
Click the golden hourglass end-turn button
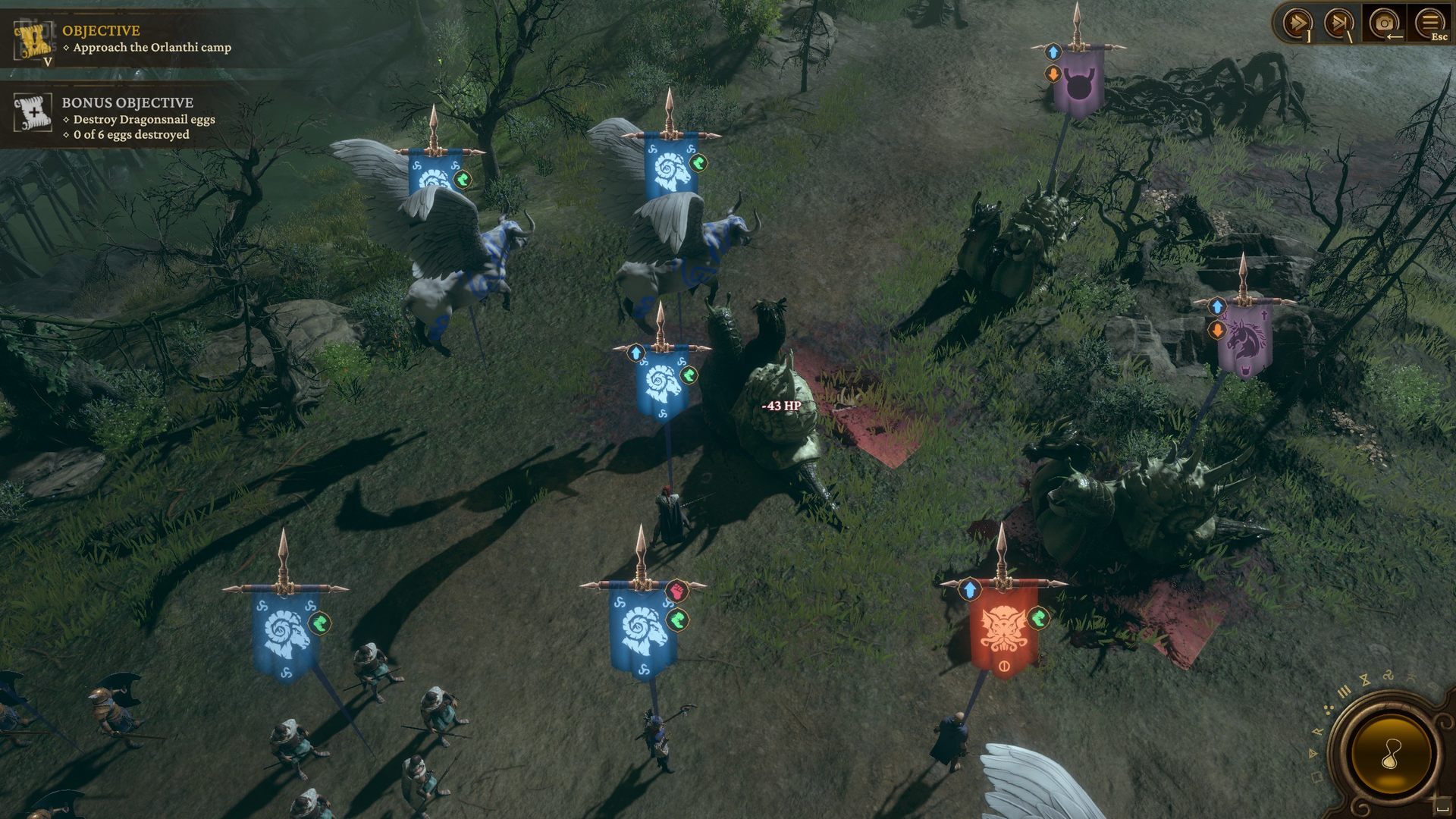pyautogui.click(x=1392, y=753)
